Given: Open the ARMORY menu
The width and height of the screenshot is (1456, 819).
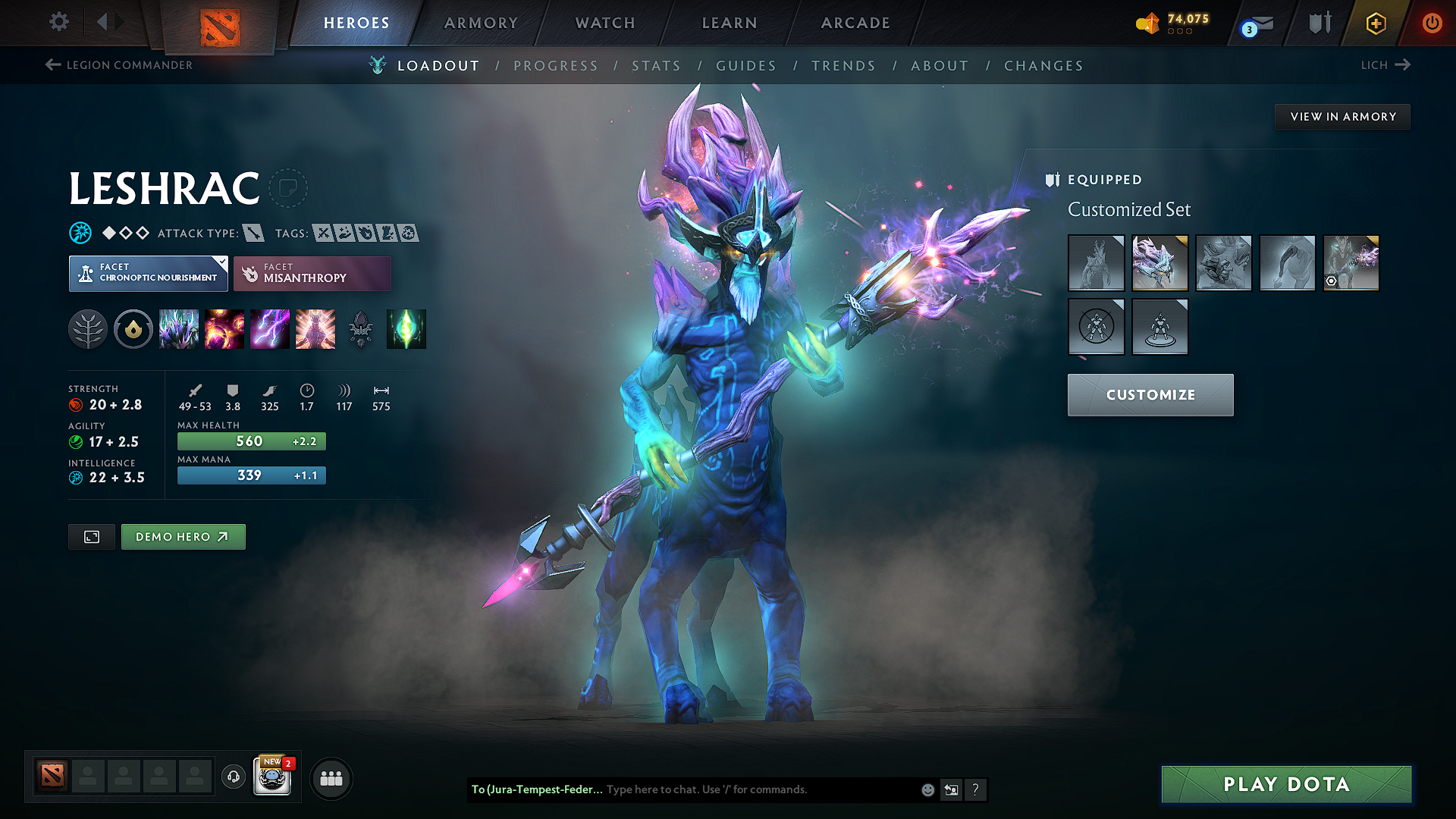Looking at the screenshot, I should 480,23.
